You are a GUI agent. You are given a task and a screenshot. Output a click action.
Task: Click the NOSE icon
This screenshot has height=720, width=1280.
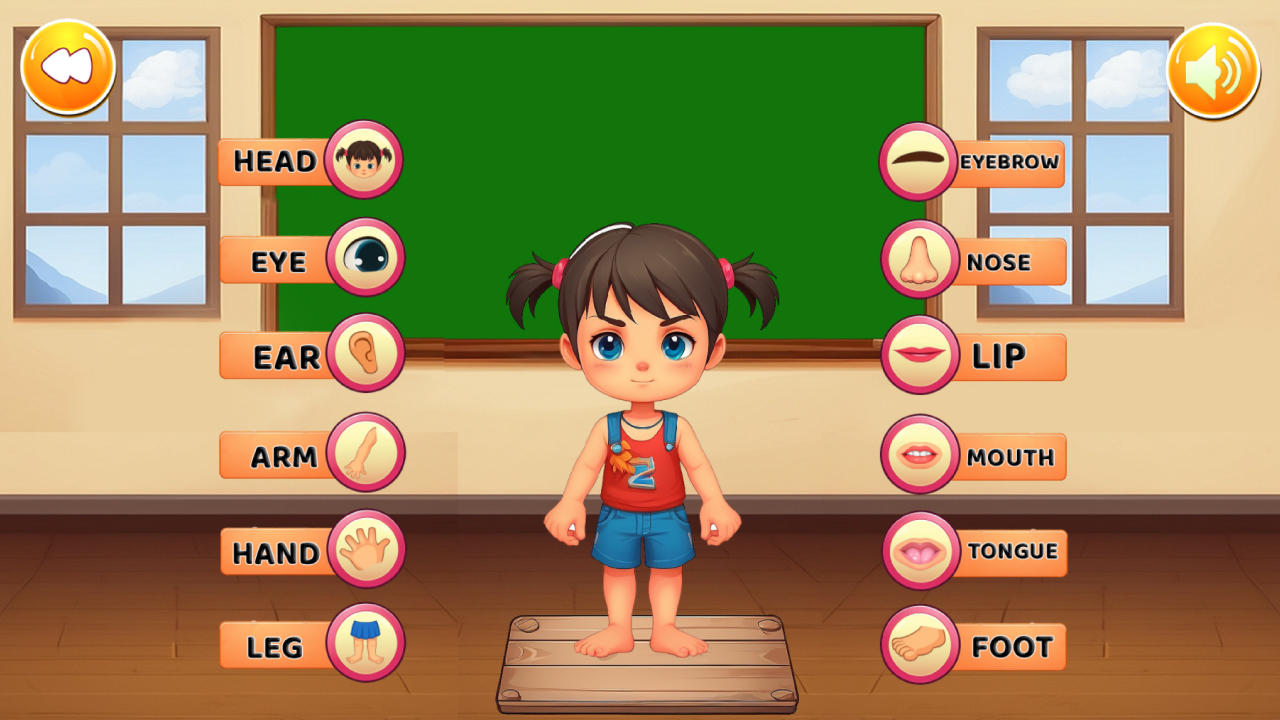coord(917,258)
